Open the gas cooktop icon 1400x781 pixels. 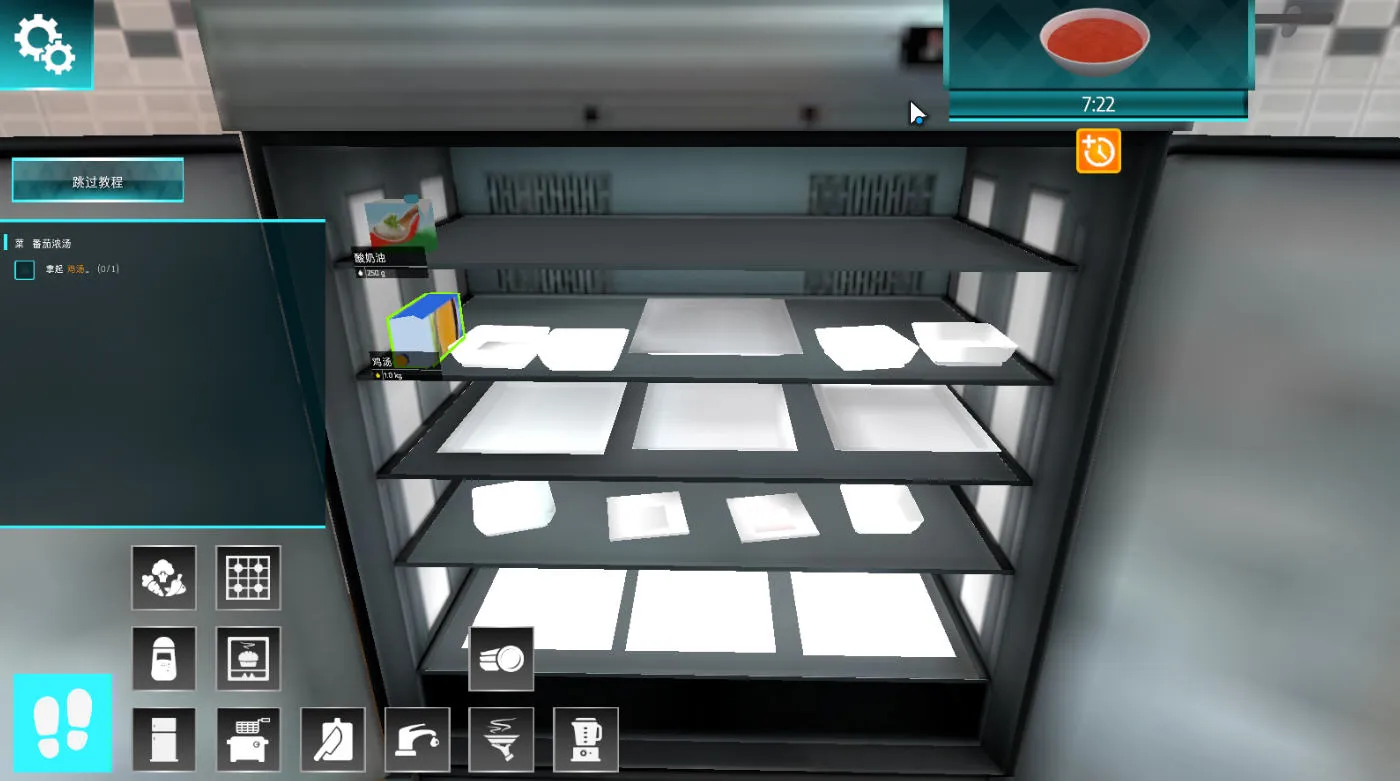coord(248,578)
